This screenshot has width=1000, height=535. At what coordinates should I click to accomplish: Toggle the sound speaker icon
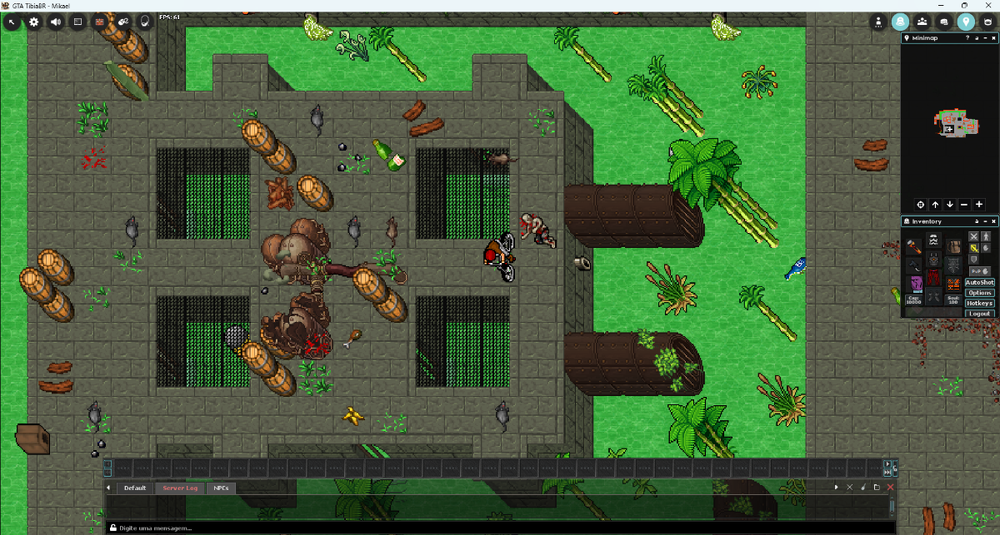(56, 21)
